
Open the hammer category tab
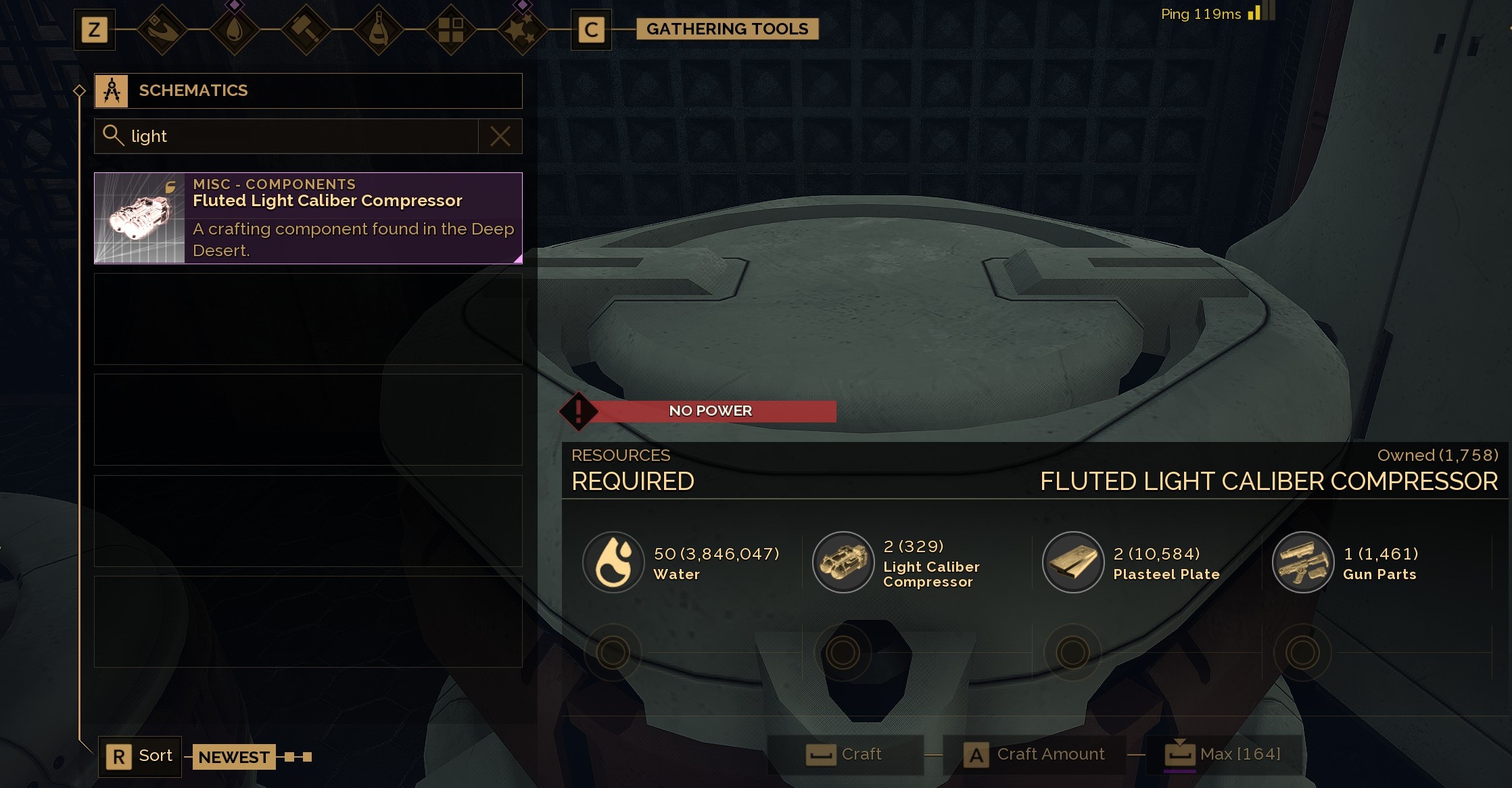[306, 30]
